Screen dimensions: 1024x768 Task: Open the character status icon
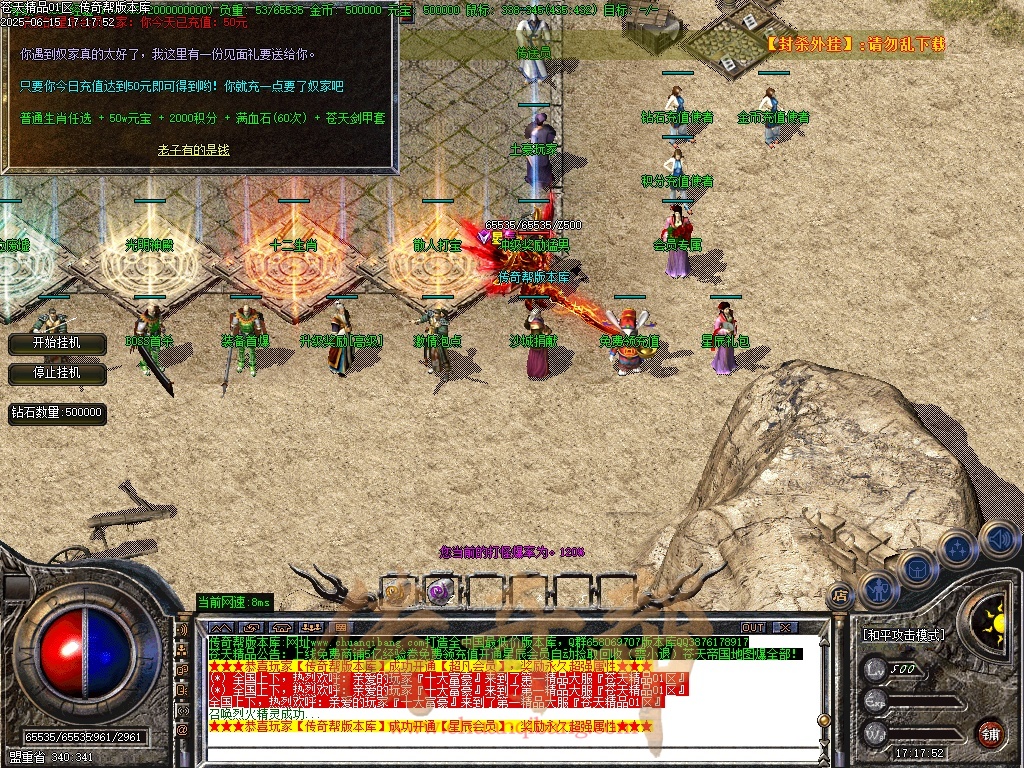880,589
